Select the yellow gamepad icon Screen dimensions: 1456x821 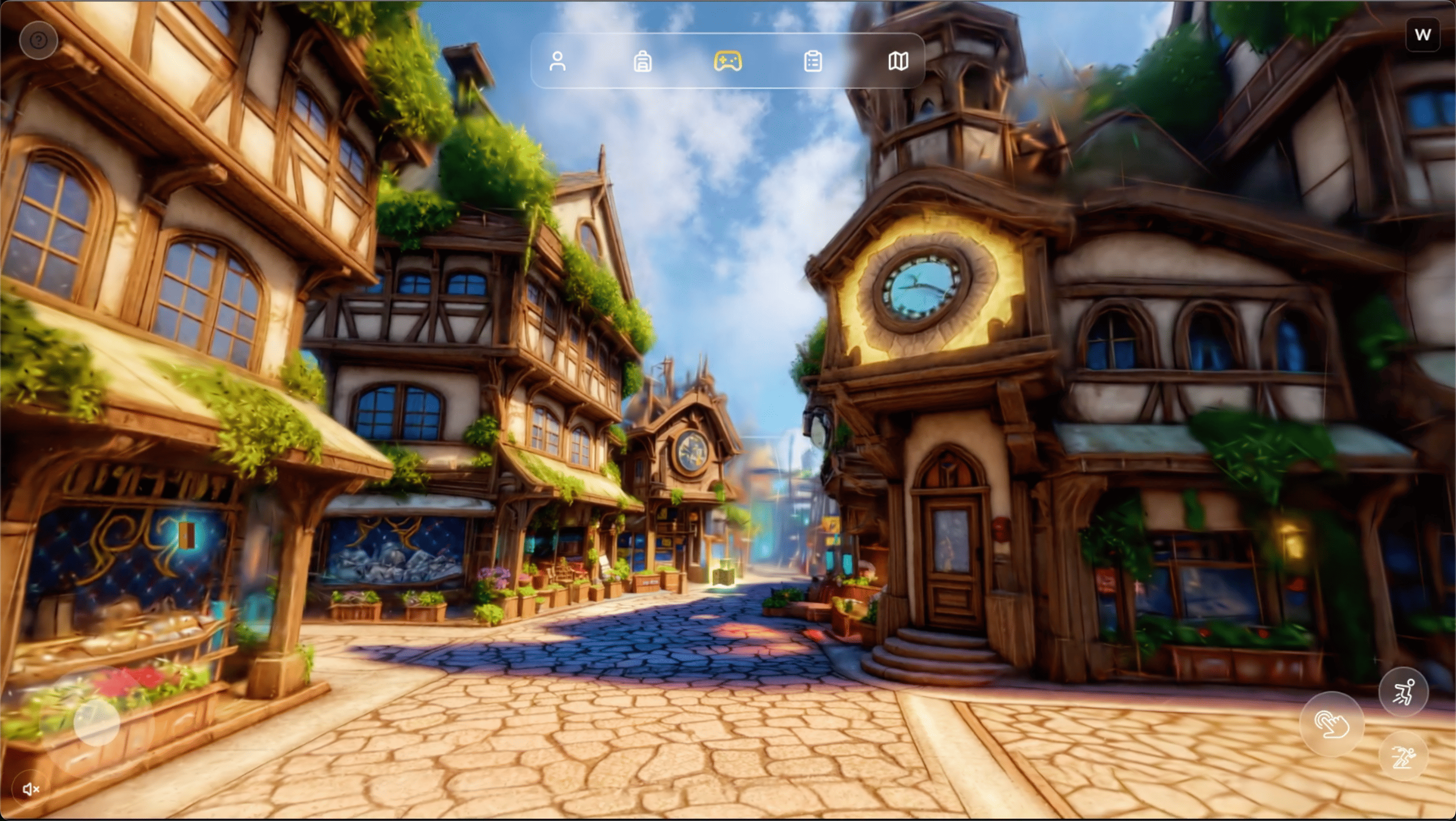click(727, 61)
